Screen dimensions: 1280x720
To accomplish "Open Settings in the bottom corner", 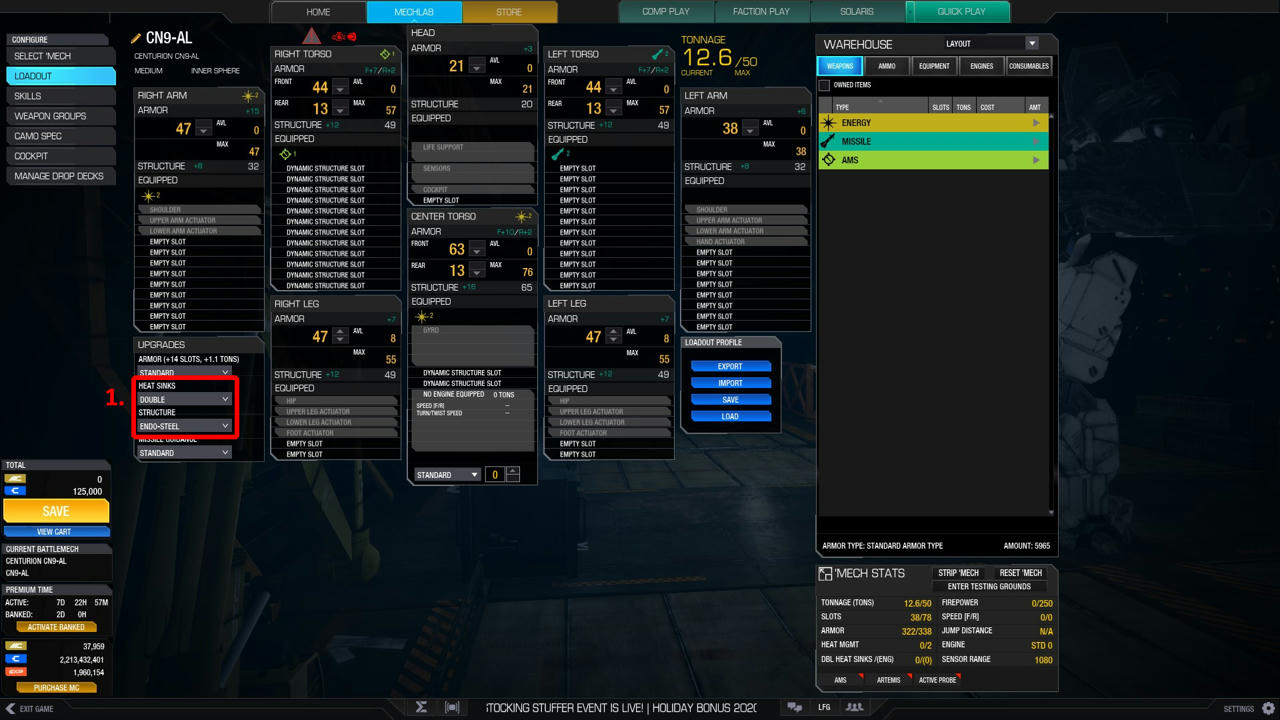I will [x=1250, y=709].
